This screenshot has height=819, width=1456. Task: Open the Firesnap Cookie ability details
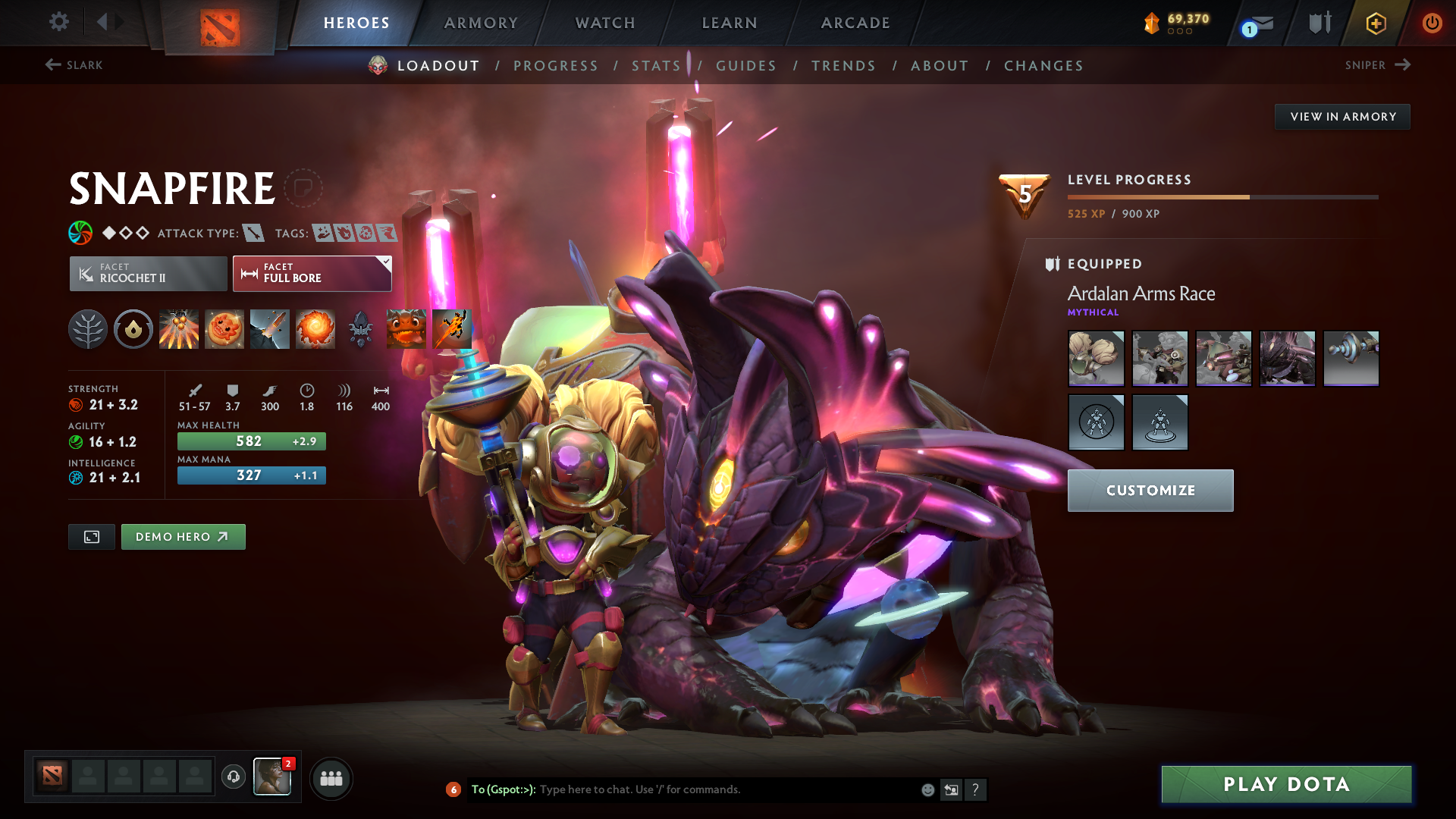tap(224, 328)
